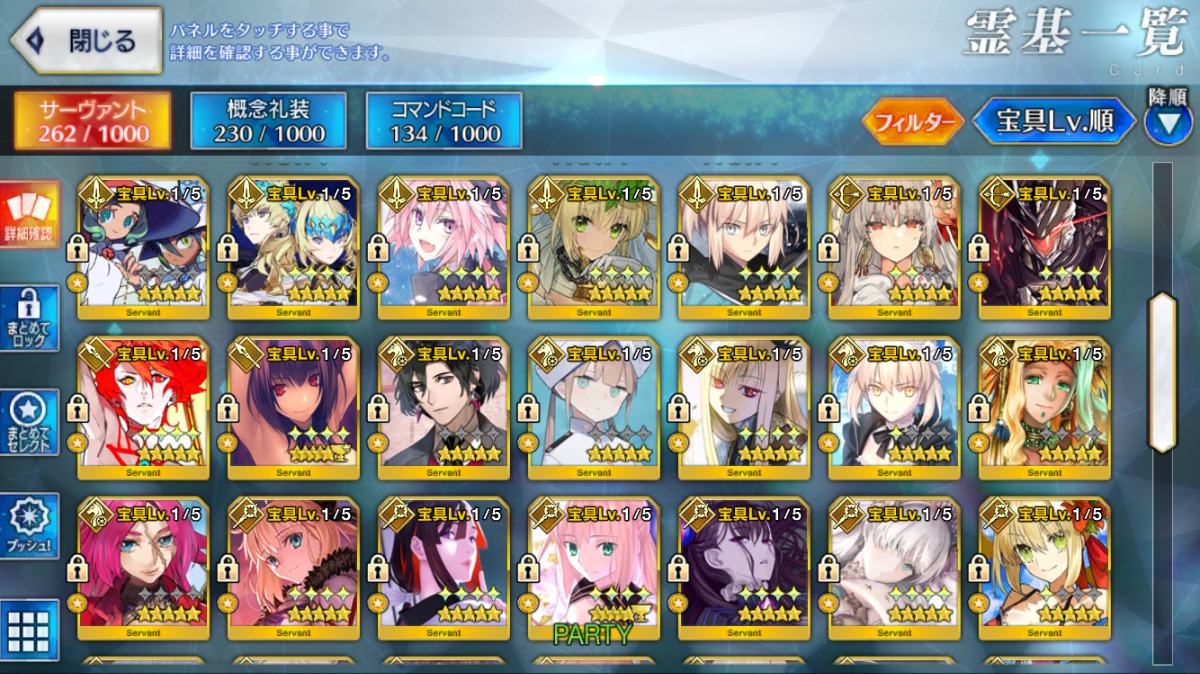
Task: Tap the まとめてセレクト bulk select button
Action: click(x=29, y=423)
